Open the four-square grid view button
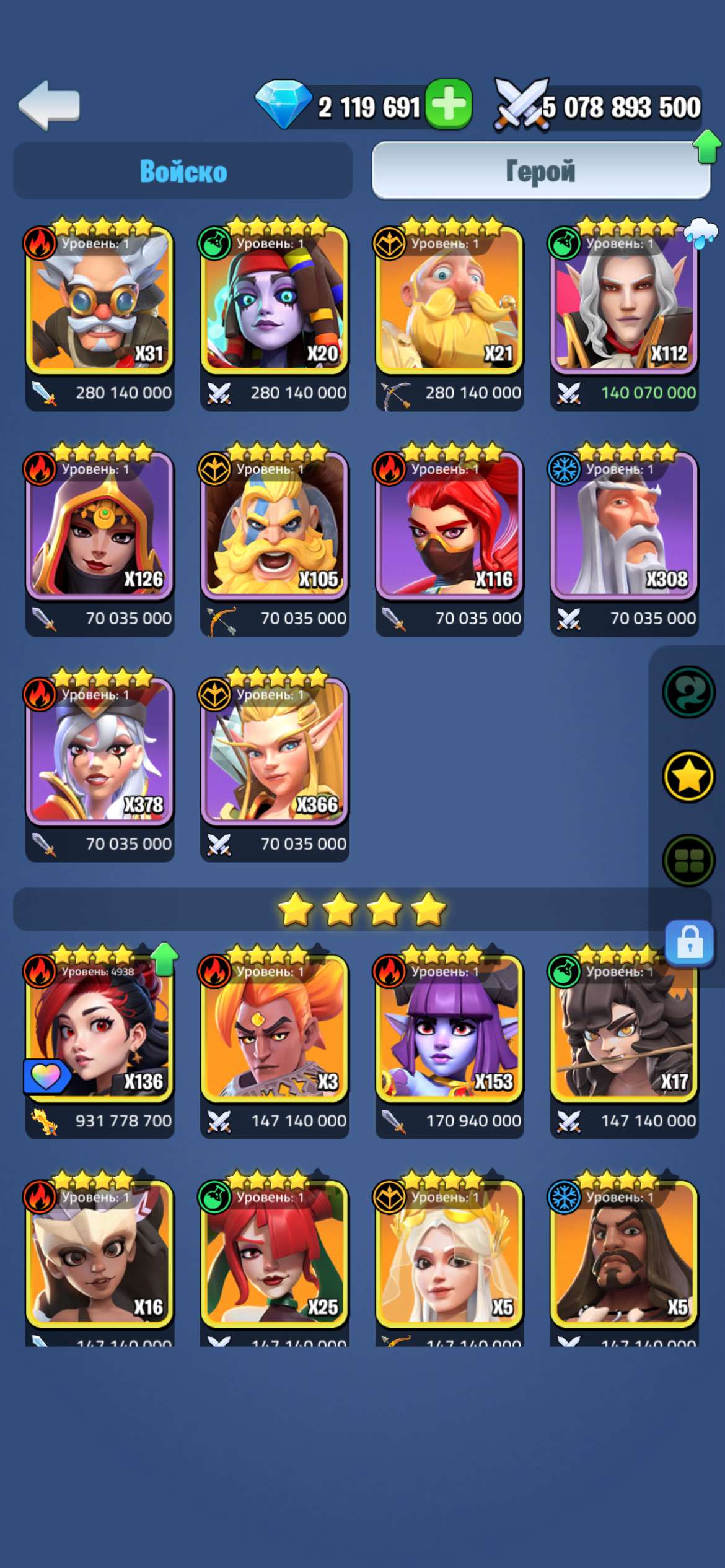This screenshot has height=1568, width=725. 688,860
